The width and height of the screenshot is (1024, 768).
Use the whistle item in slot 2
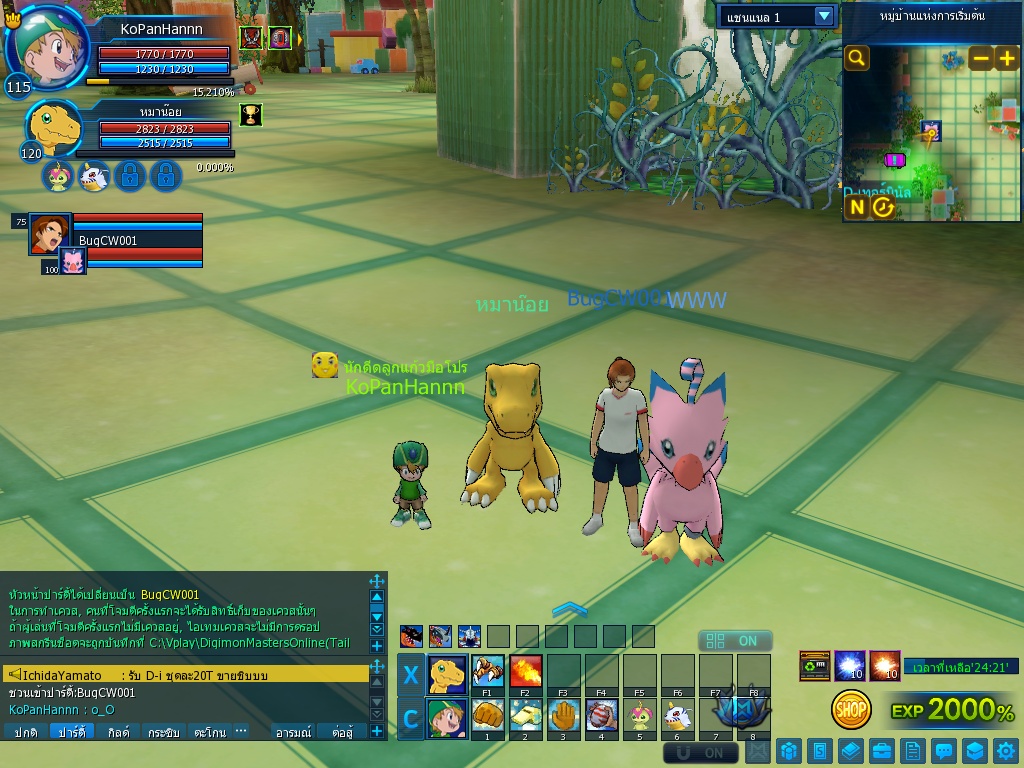525,716
